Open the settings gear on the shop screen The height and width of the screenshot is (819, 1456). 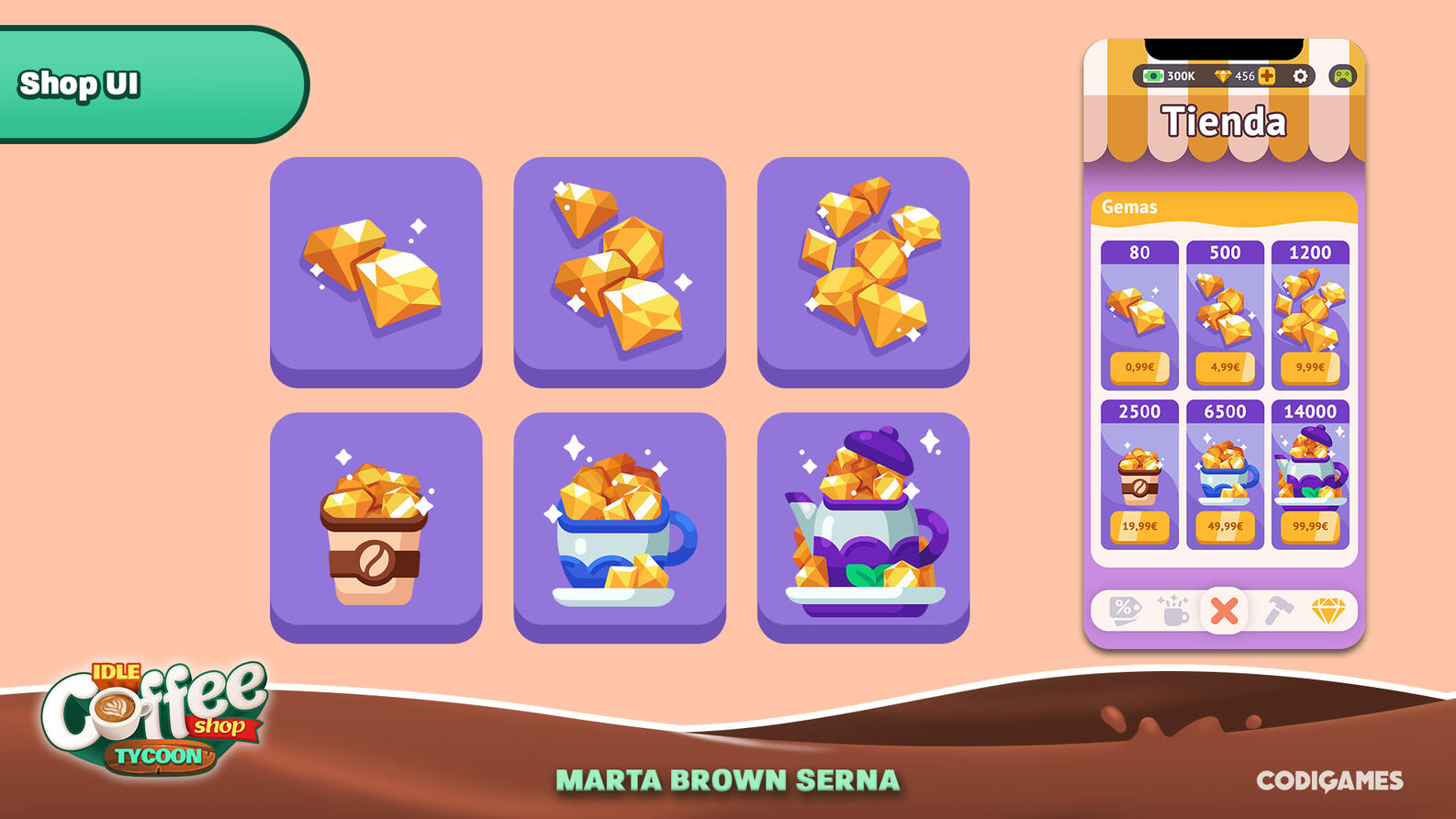click(x=1301, y=76)
